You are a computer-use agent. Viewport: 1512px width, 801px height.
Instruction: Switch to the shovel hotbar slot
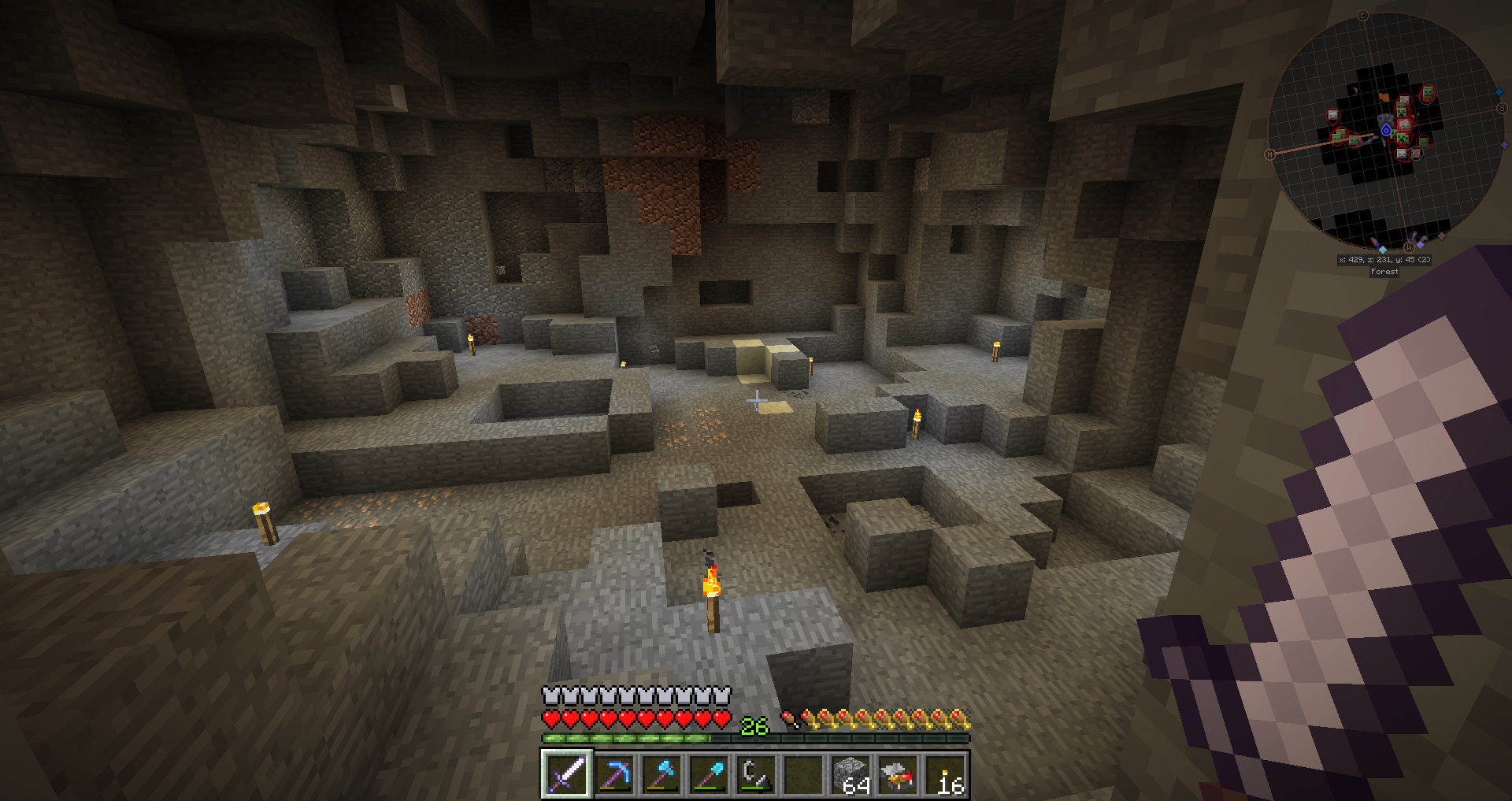click(709, 774)
